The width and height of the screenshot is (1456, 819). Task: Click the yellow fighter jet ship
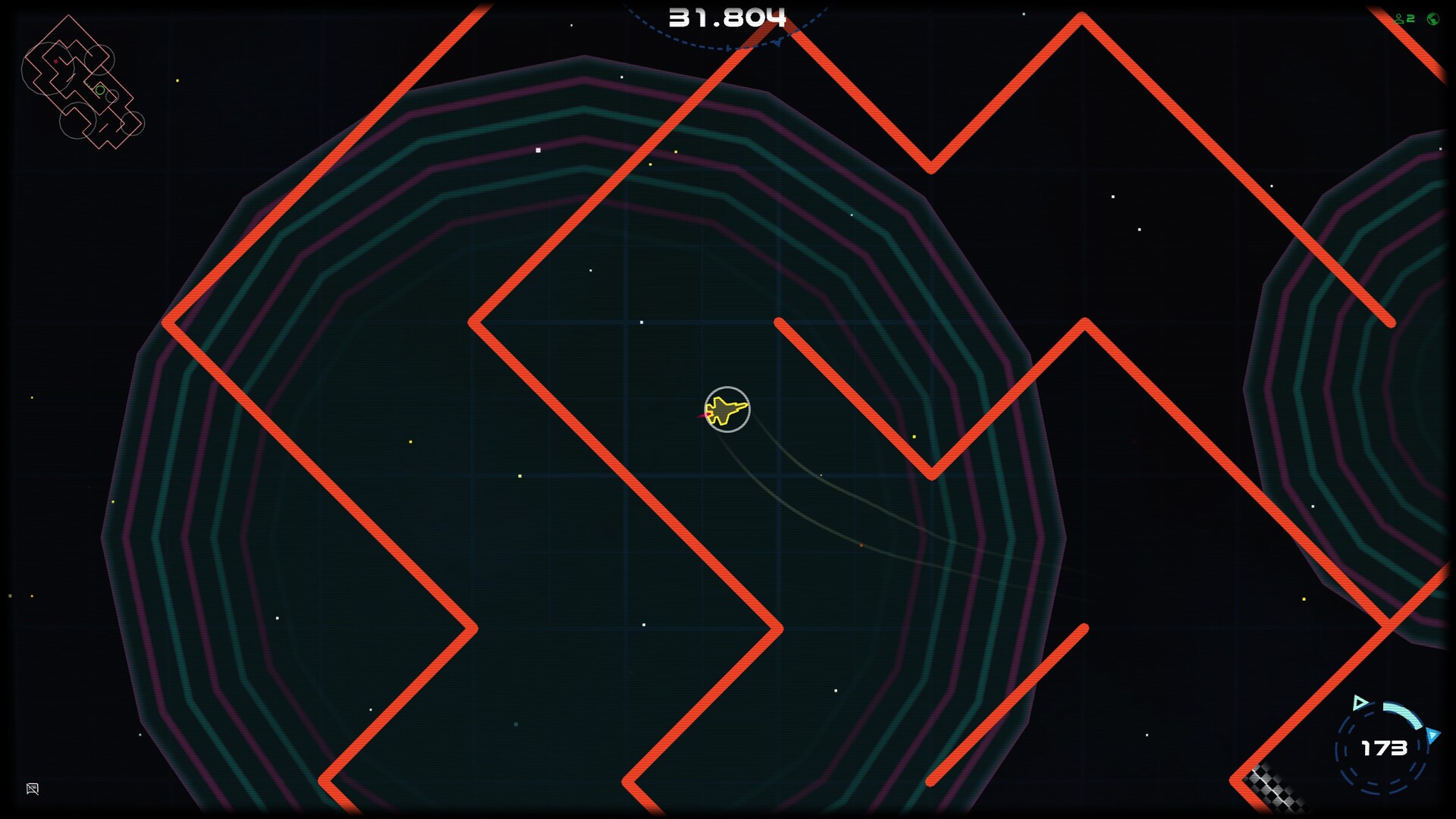tap(725, 410)
